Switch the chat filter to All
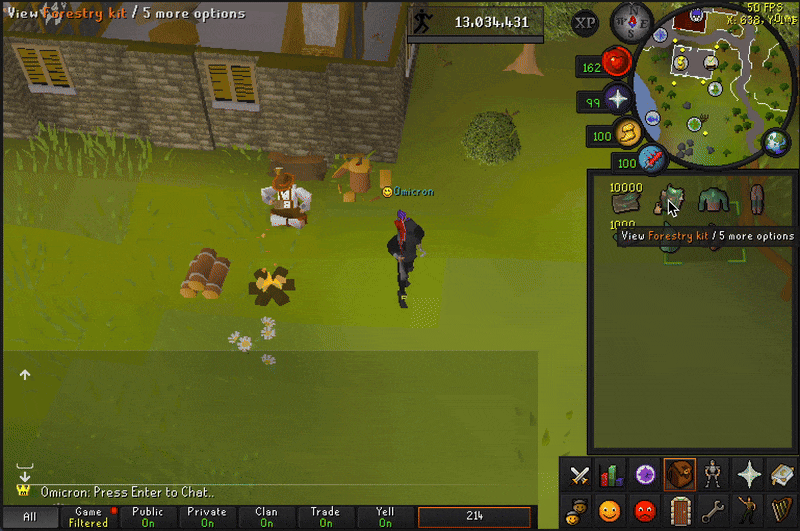 point(29,517)
